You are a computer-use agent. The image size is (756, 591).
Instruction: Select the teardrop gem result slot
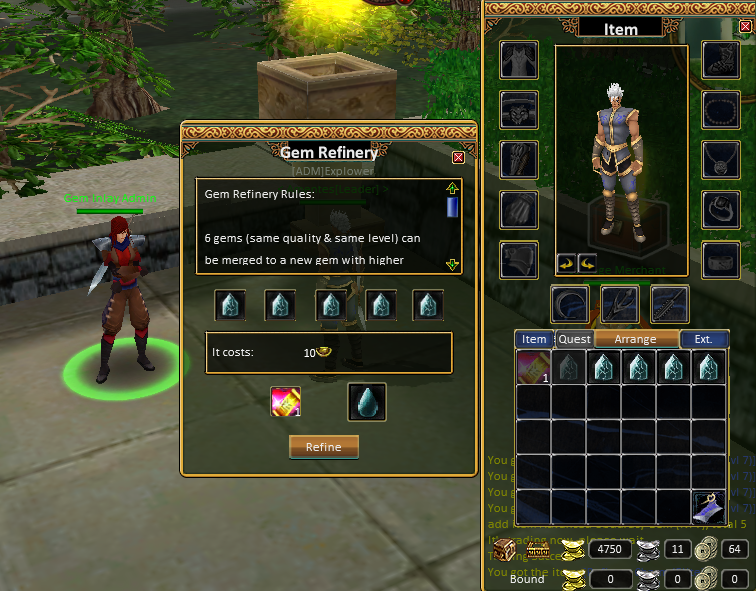click(x=366, y=402)
